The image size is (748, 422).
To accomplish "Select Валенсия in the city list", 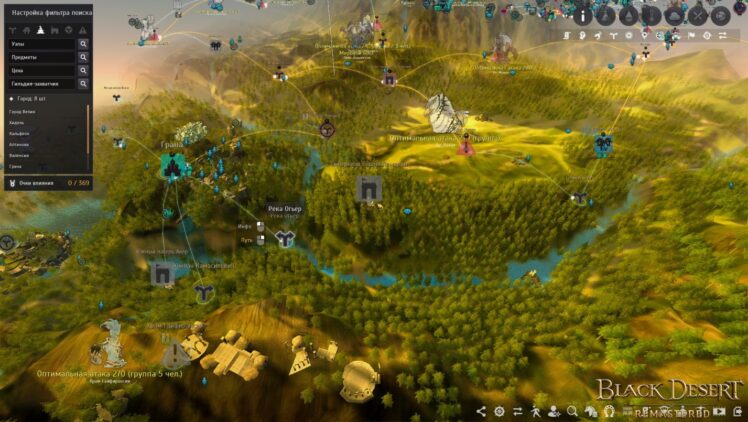I will point(19,156).
